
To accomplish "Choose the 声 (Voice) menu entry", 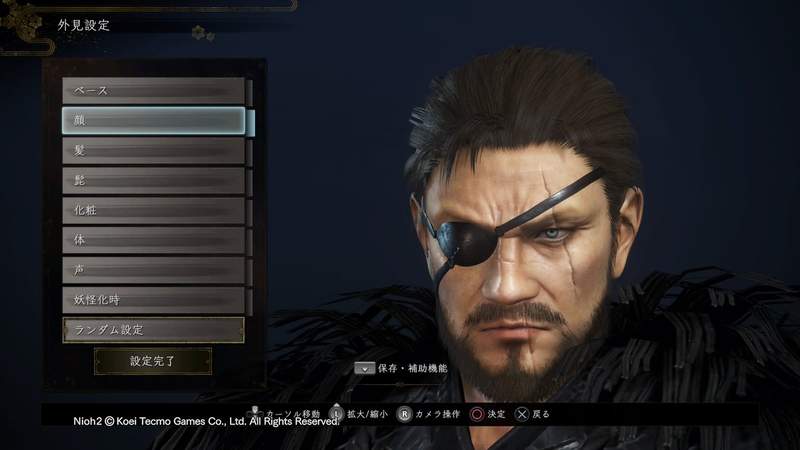I will click(x=154, y=270).
